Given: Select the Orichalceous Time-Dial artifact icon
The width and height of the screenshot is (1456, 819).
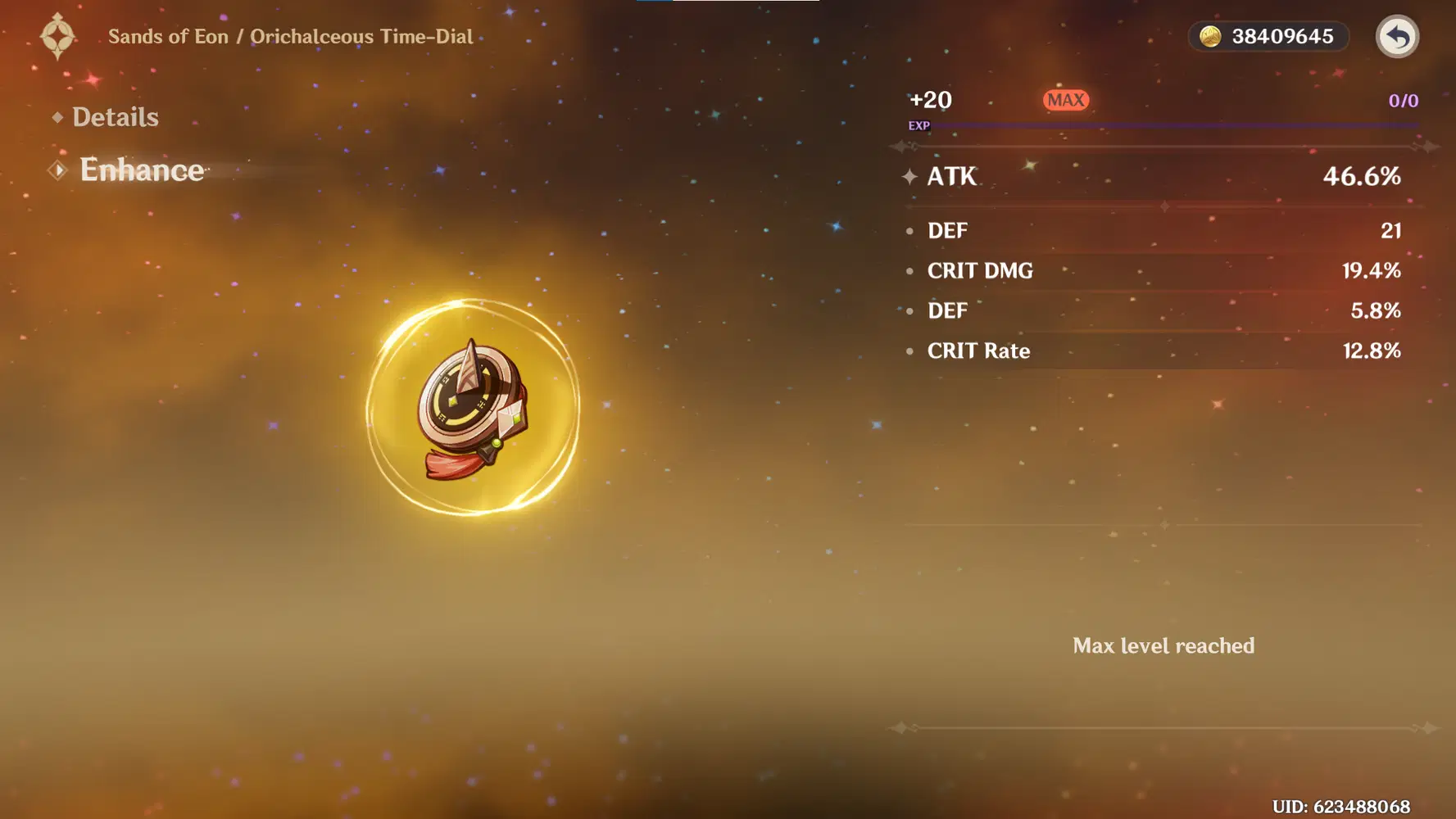Looking at the screenshot, I should pyautogui.click(x=473, y=408).
